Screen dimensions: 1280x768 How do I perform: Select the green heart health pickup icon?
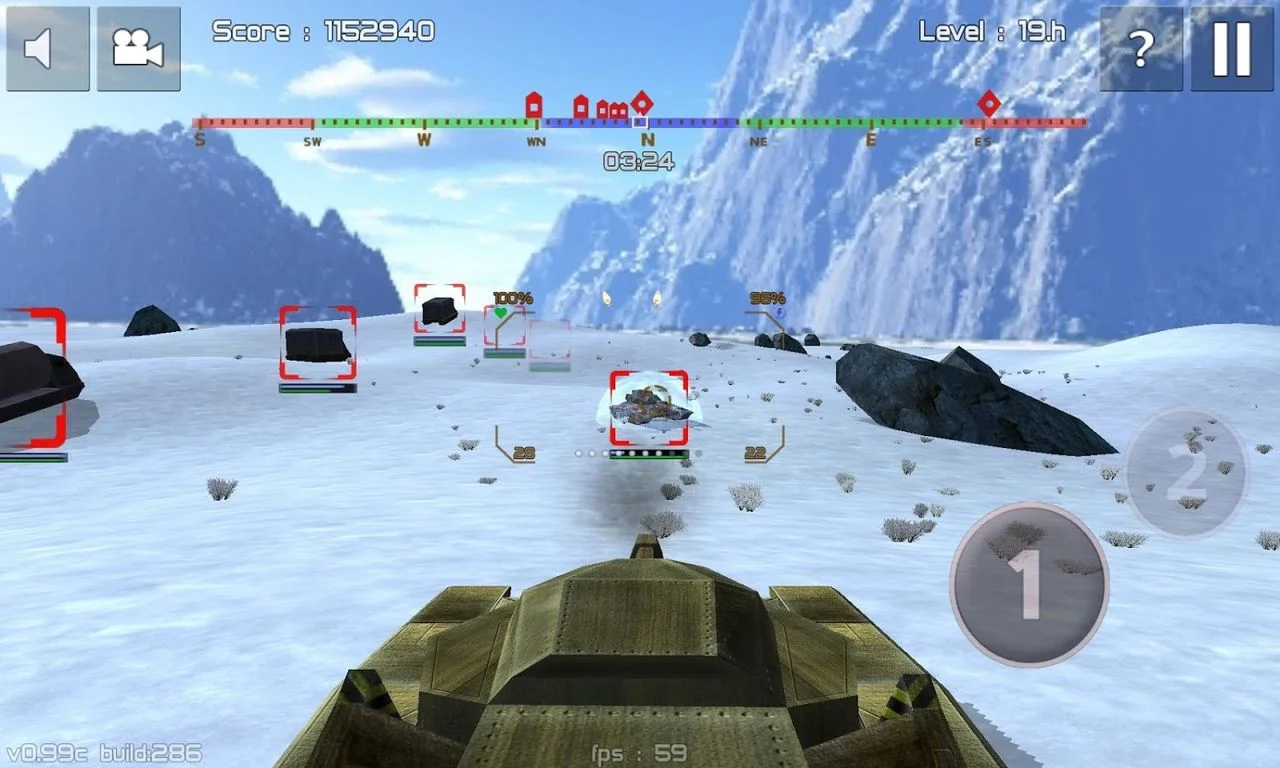499,312
